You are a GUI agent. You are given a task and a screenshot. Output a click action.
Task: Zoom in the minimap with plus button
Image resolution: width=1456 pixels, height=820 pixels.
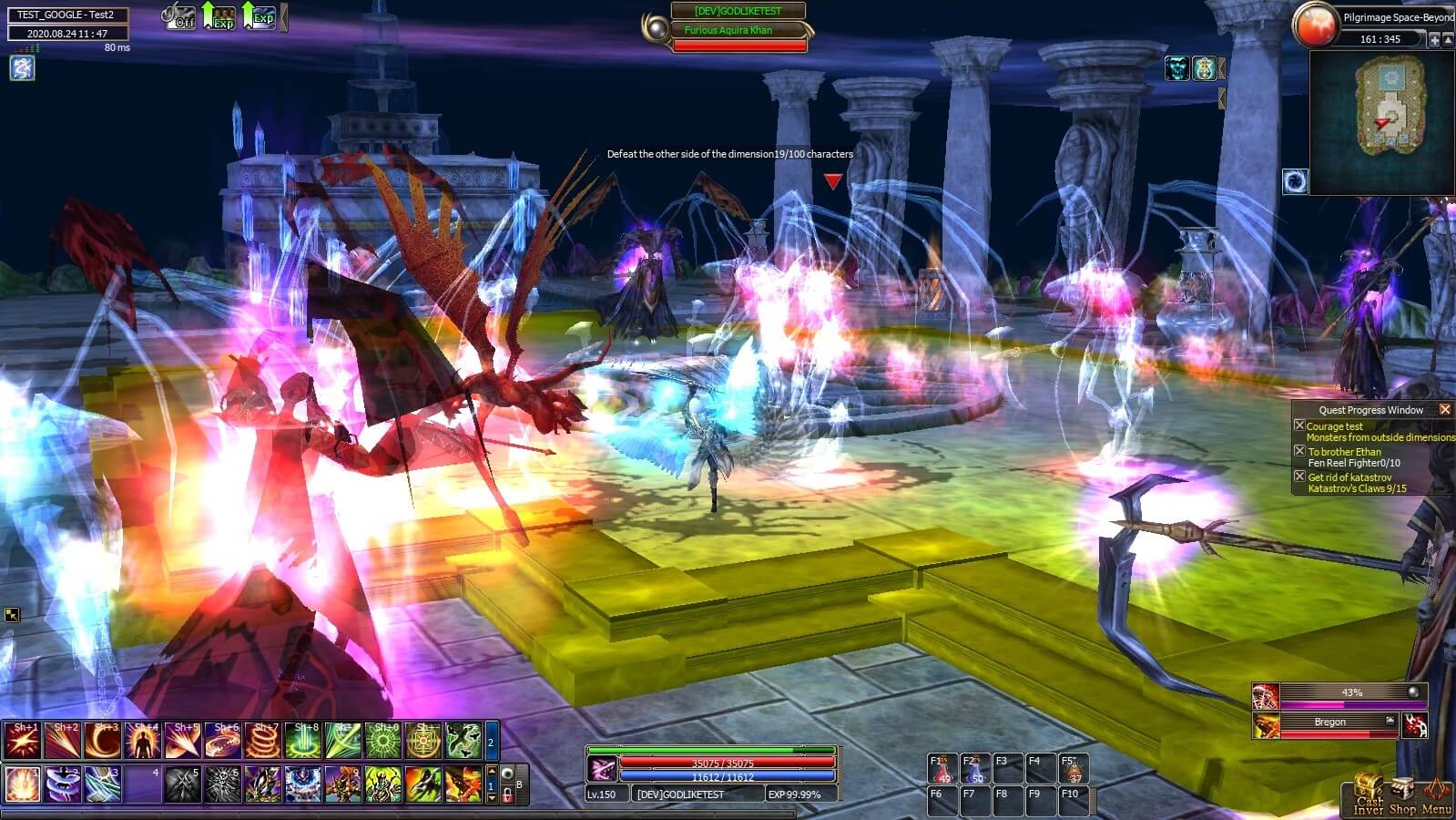click(1434, 39)
